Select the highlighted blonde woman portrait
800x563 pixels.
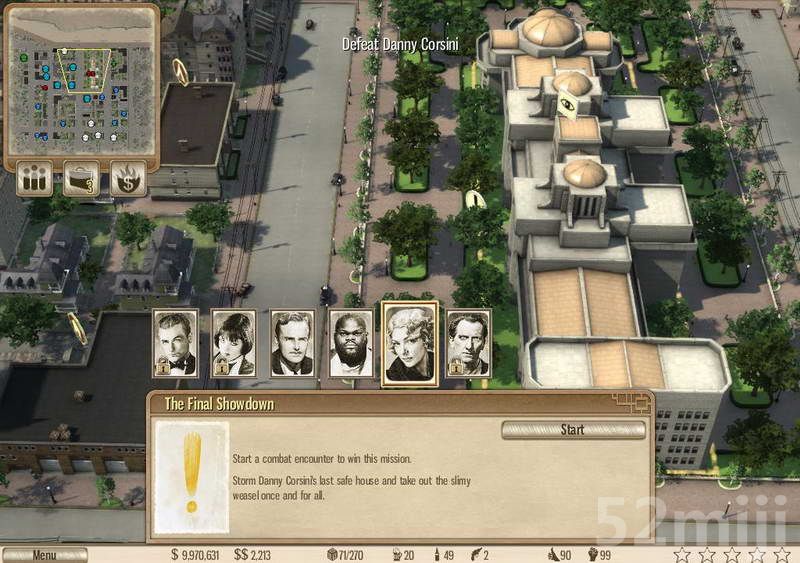coord(410,341)
